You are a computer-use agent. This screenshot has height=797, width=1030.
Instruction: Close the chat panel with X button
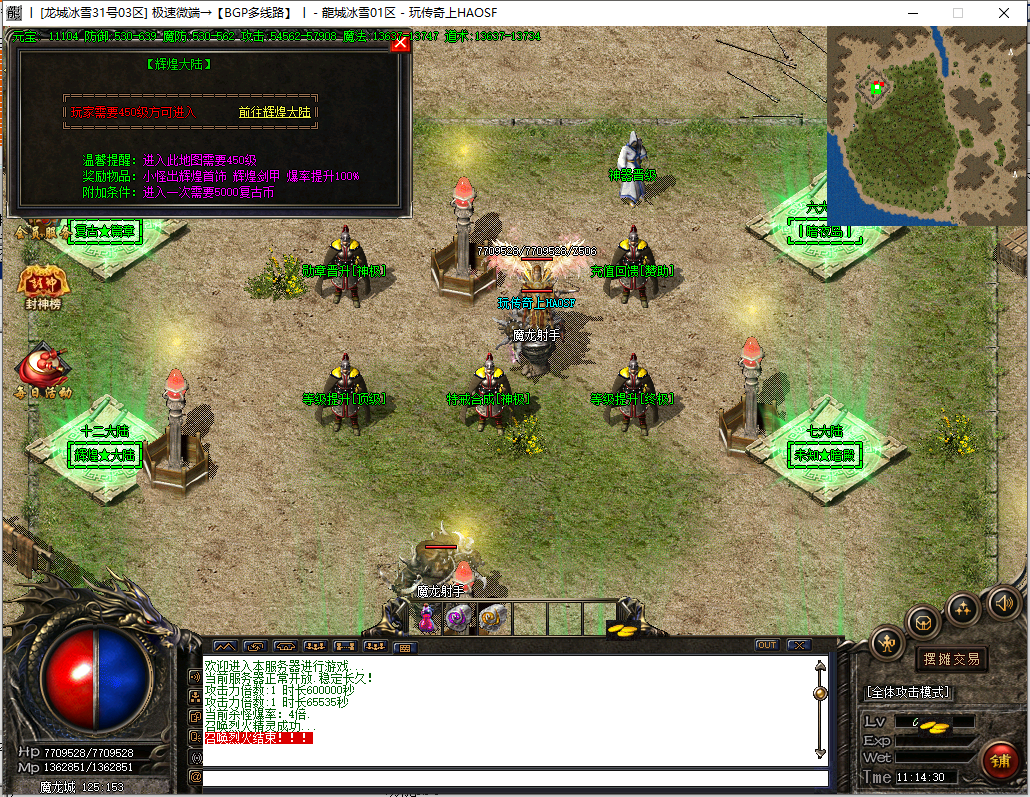pos(798,645)
